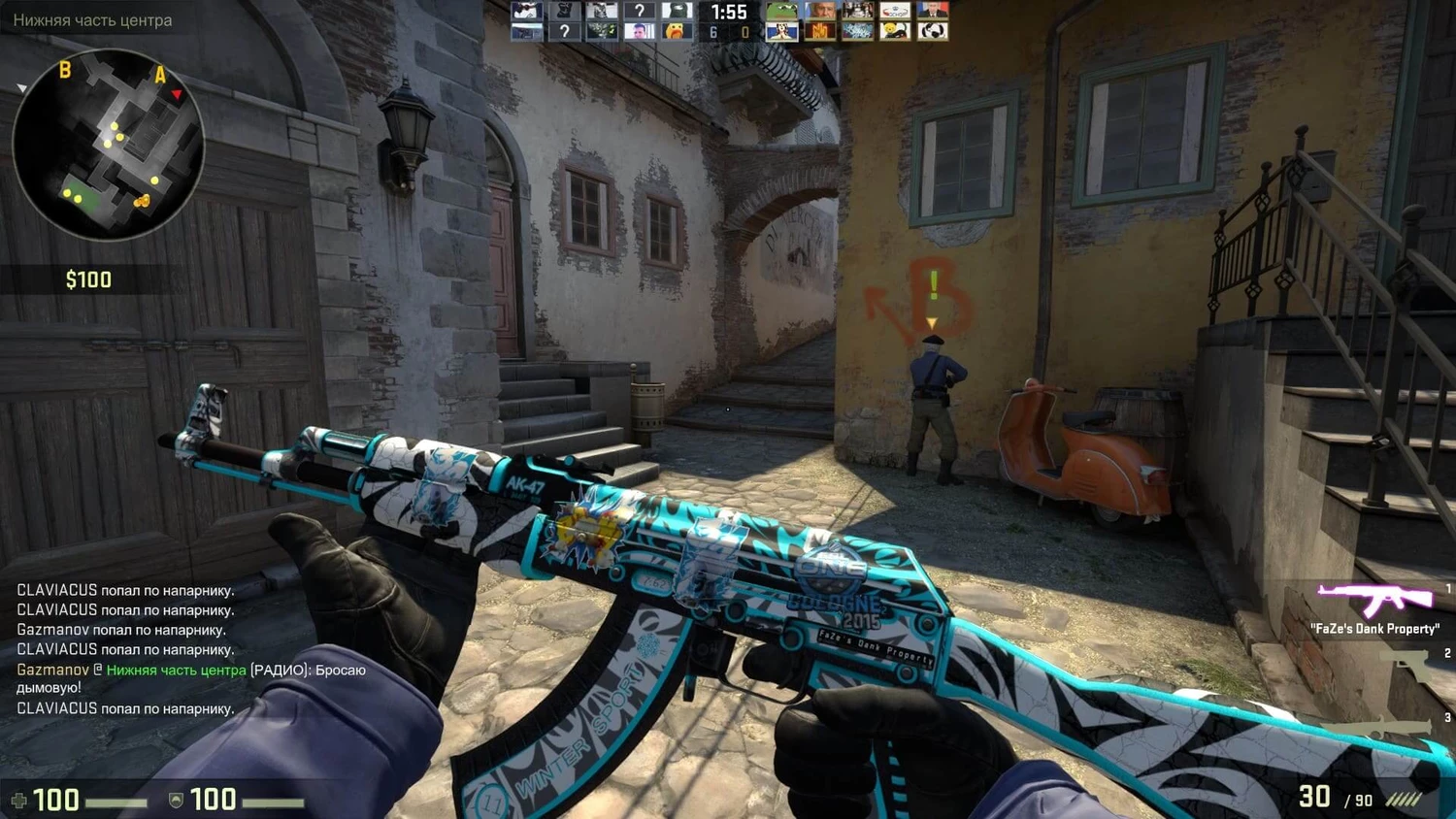Click the circular radar minimap
The height and width of the screenshot is (819, 1456).
(108, 145)
